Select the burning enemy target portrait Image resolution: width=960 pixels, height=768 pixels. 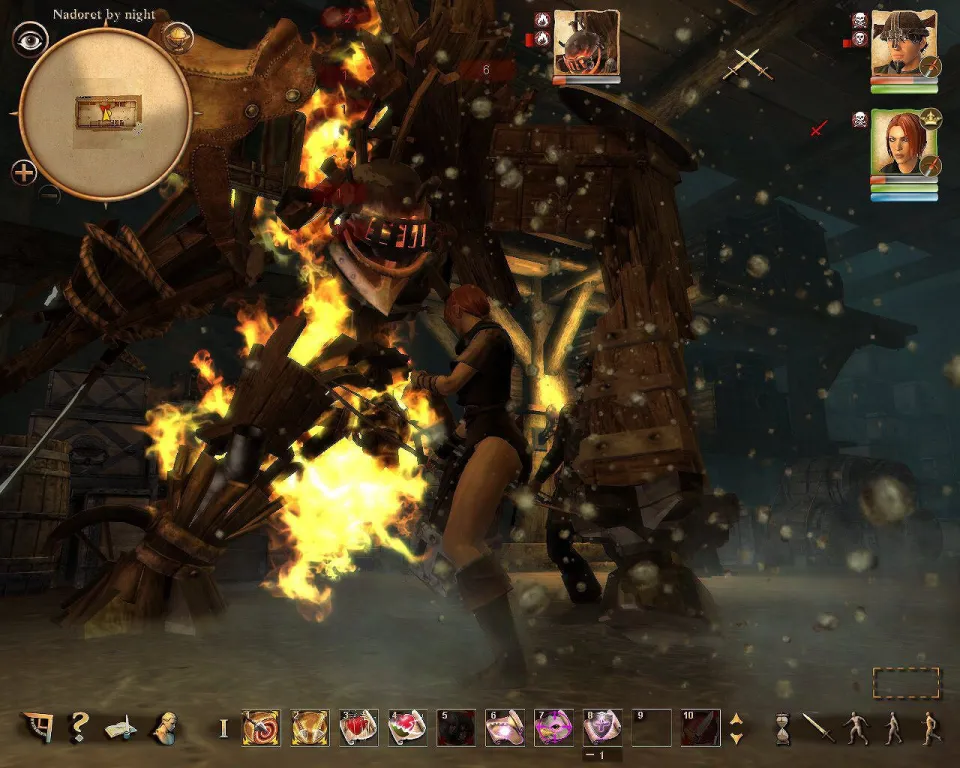586,43
